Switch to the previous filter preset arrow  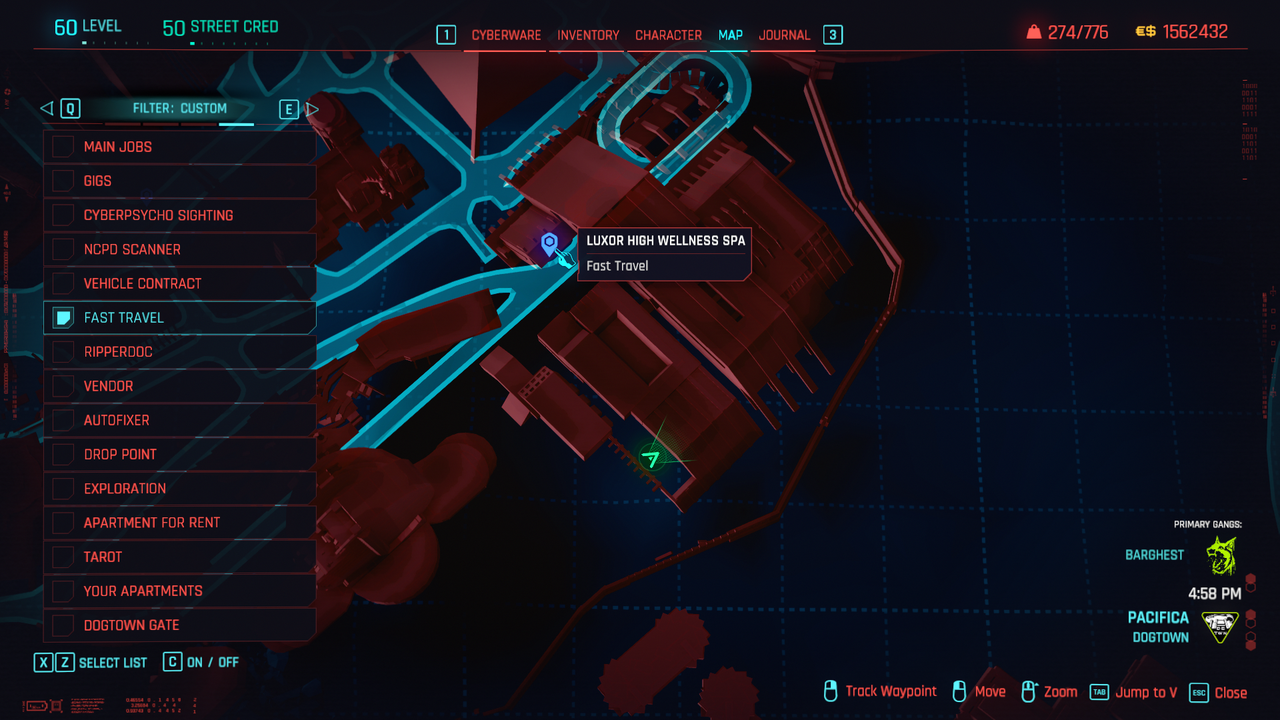[x=46, y=109]
